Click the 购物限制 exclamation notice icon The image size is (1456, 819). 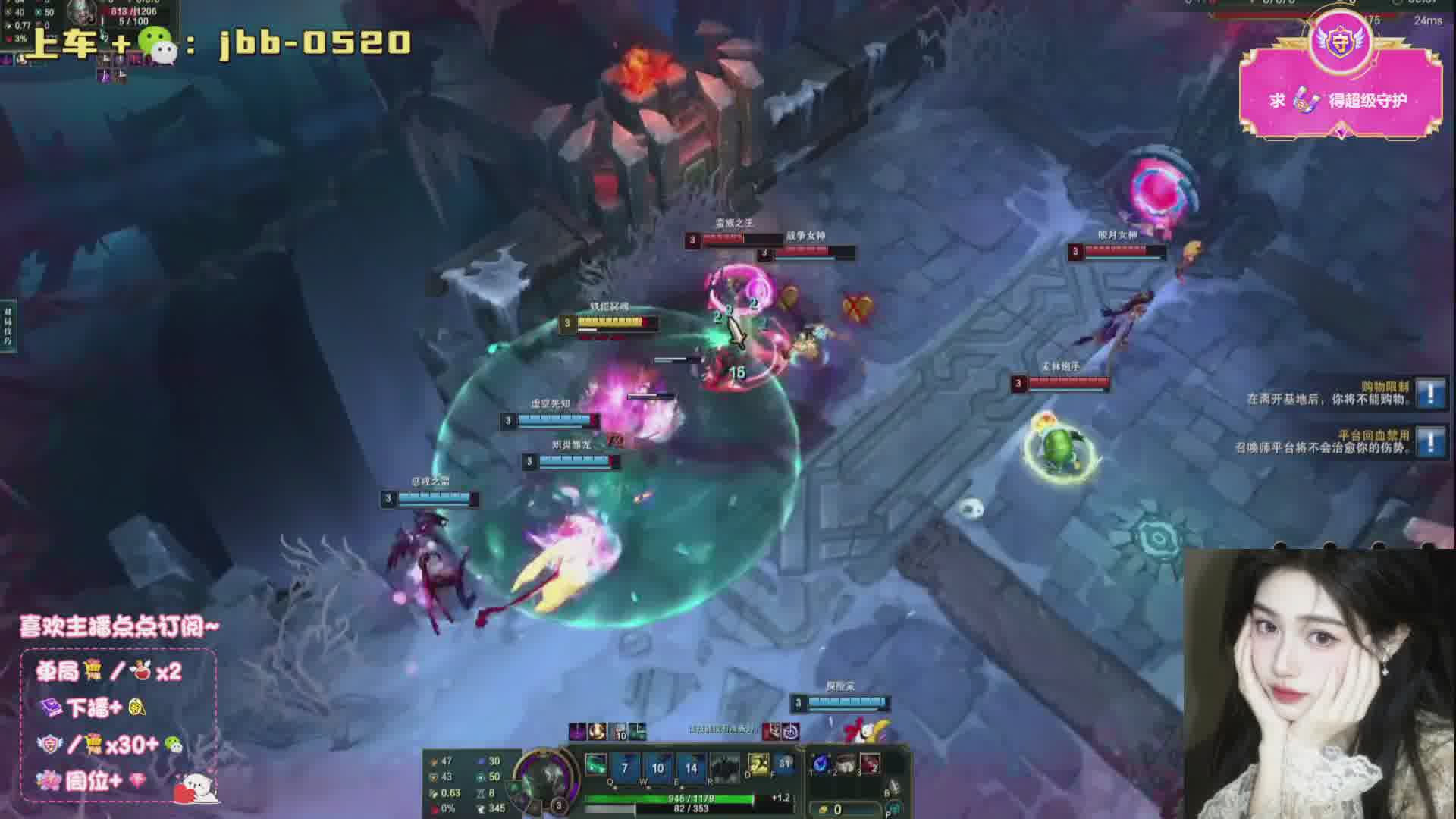click(x=1430, y=393)
